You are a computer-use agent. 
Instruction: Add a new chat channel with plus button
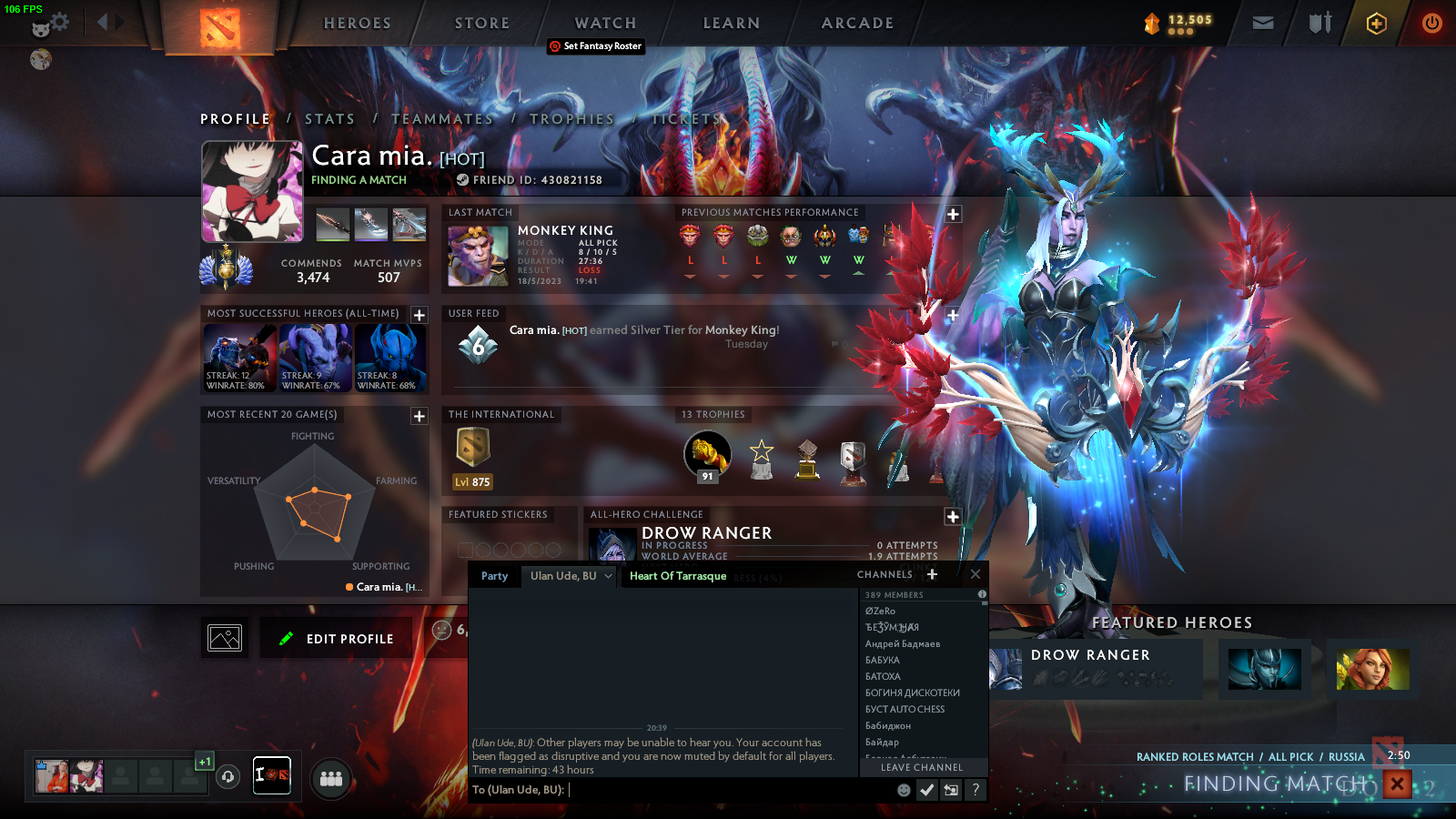click(x=931, y=574)
